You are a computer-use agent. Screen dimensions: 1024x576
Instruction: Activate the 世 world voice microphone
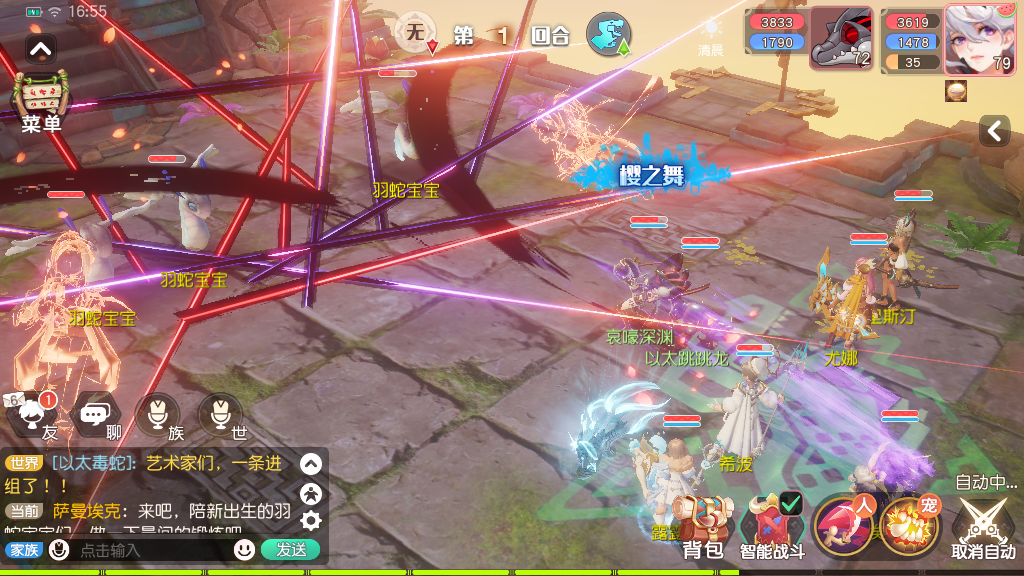click(x=220, y=415)
